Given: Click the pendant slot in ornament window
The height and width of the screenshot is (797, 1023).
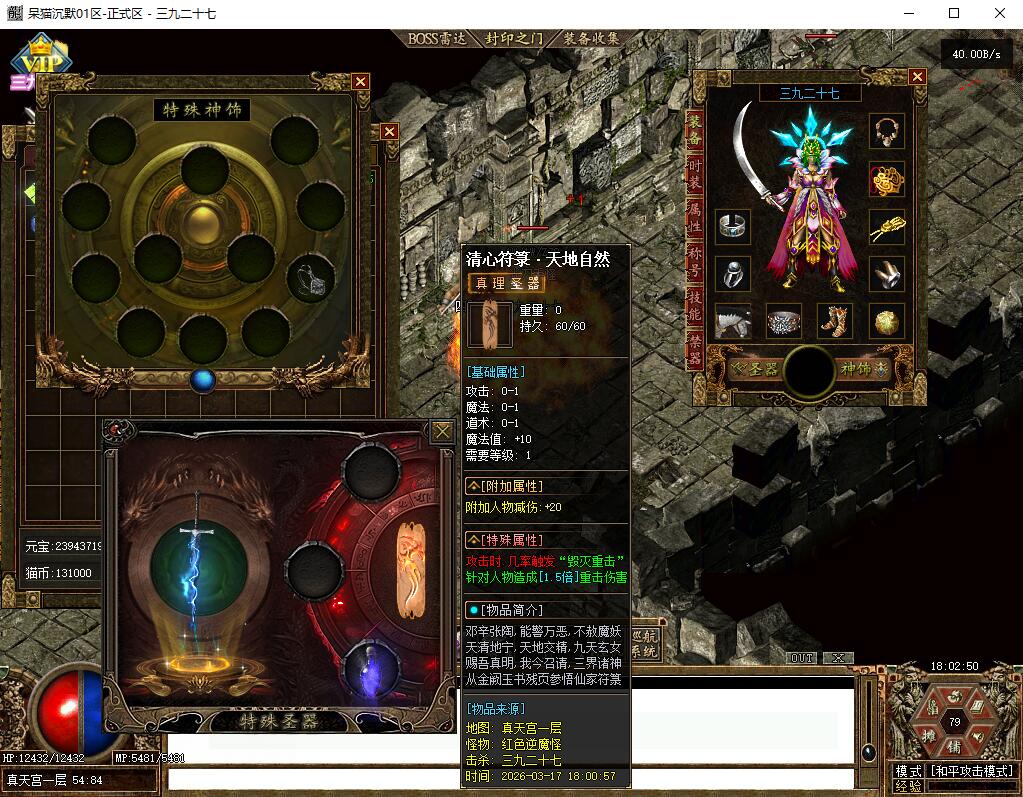Looking at the screenshot, I should [311, 278].
